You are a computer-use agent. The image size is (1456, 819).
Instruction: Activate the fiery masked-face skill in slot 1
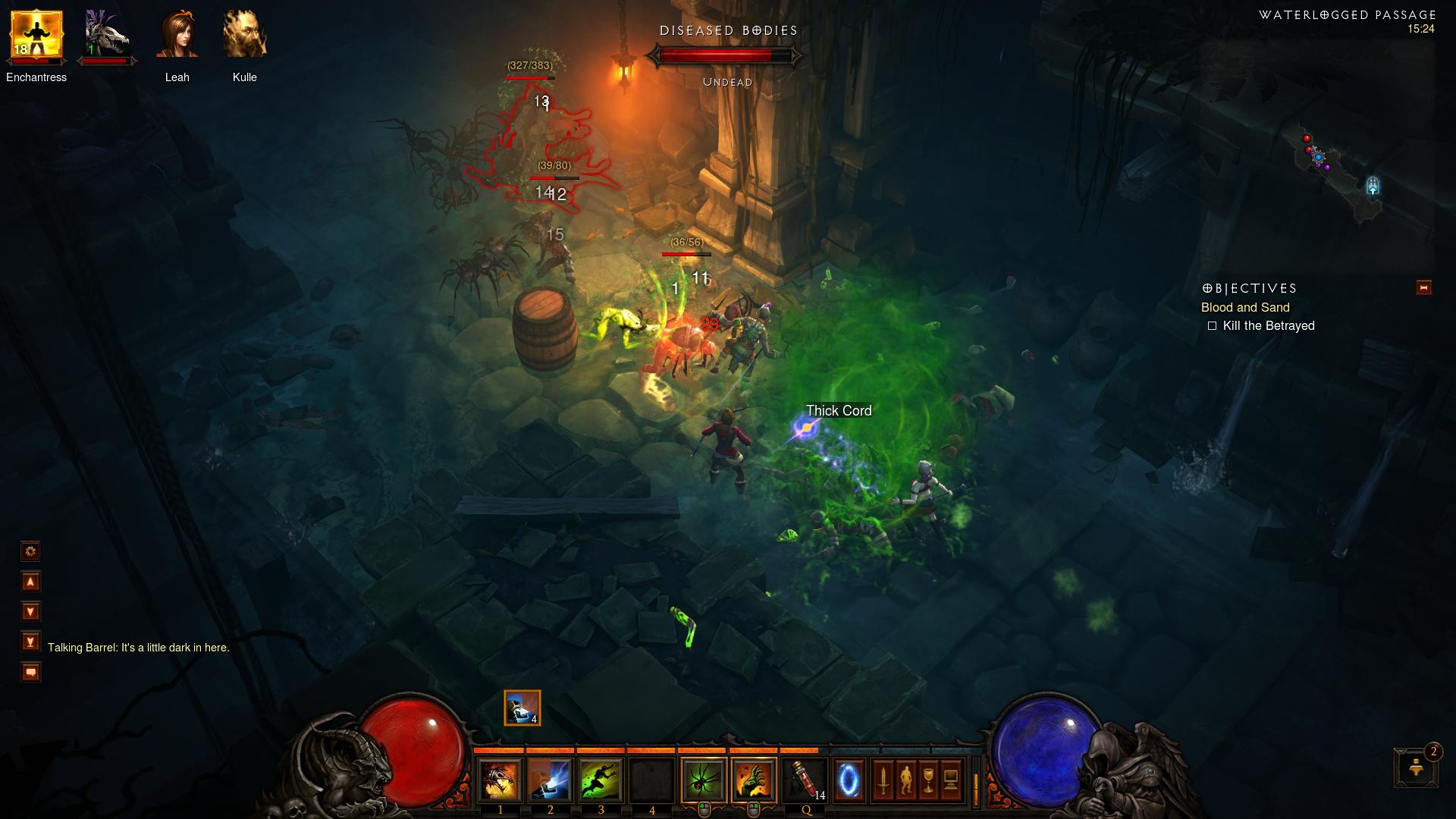(500, 780)
